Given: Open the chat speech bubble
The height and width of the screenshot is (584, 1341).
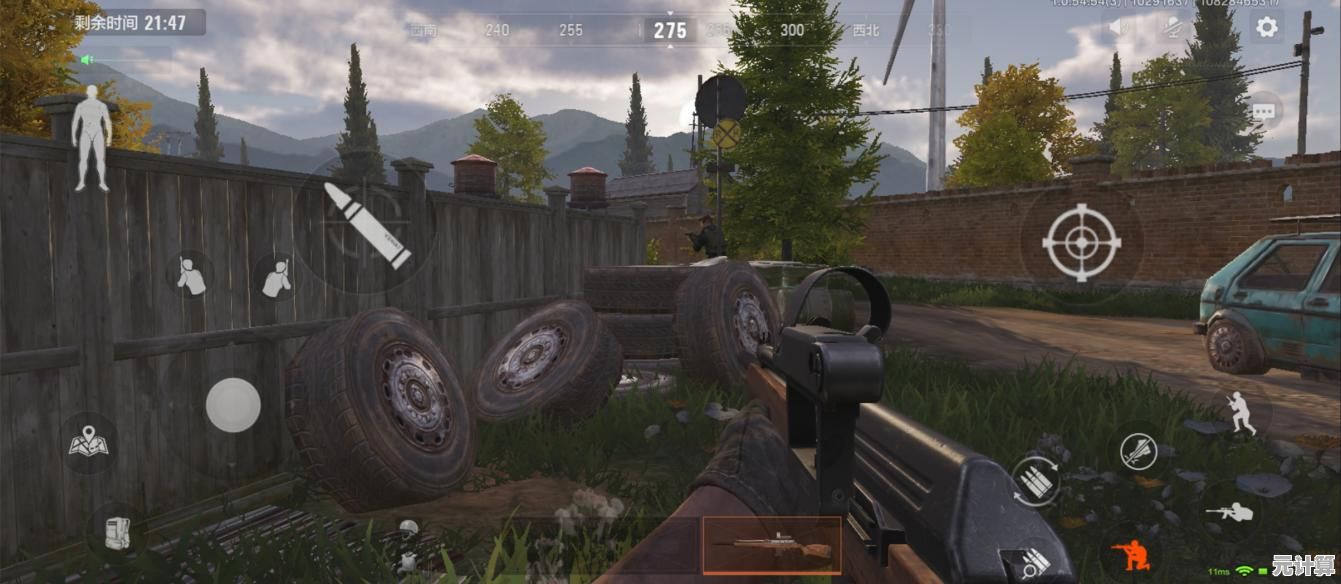Looking at the screenshot, I should pos(1263,112).
